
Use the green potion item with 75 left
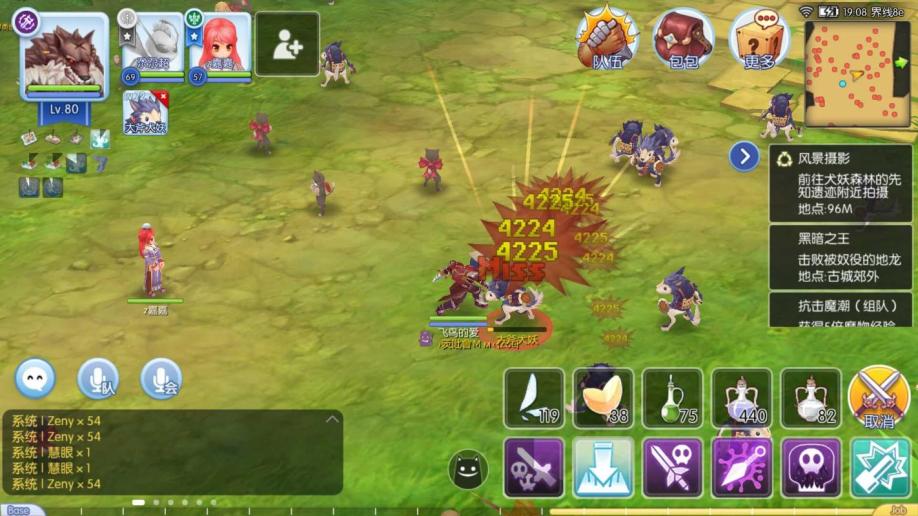point(672,398)
